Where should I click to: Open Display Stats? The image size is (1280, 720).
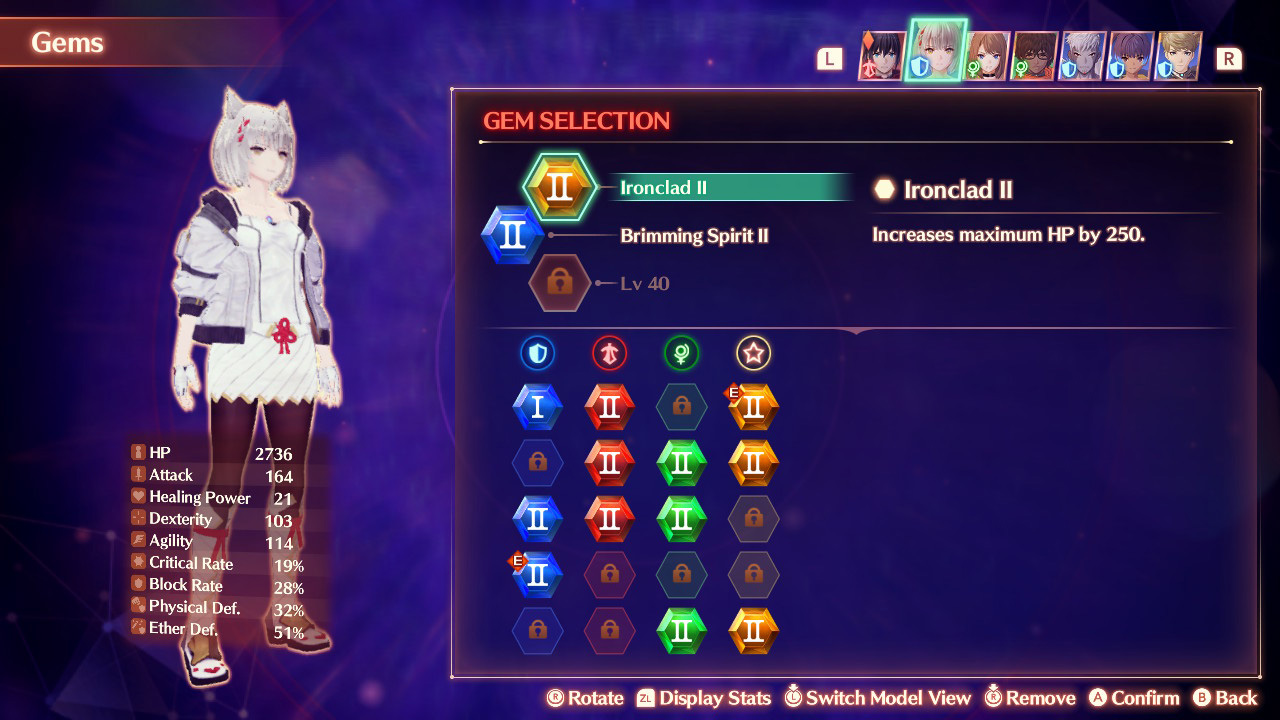[x=712, y=698]
